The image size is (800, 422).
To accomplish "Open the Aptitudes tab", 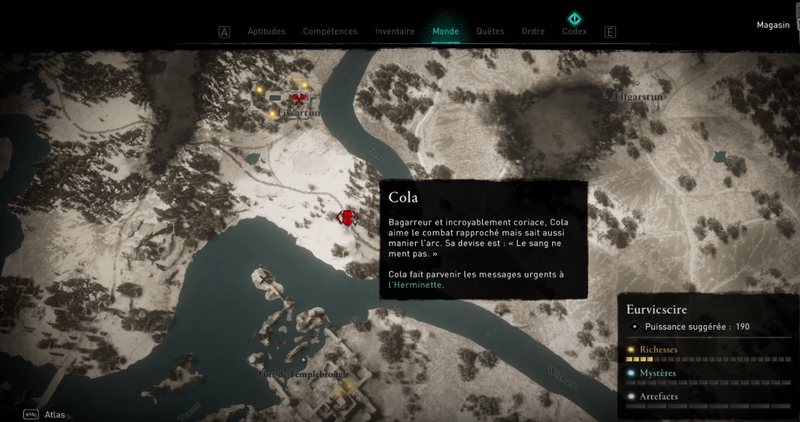I will 265,31.
